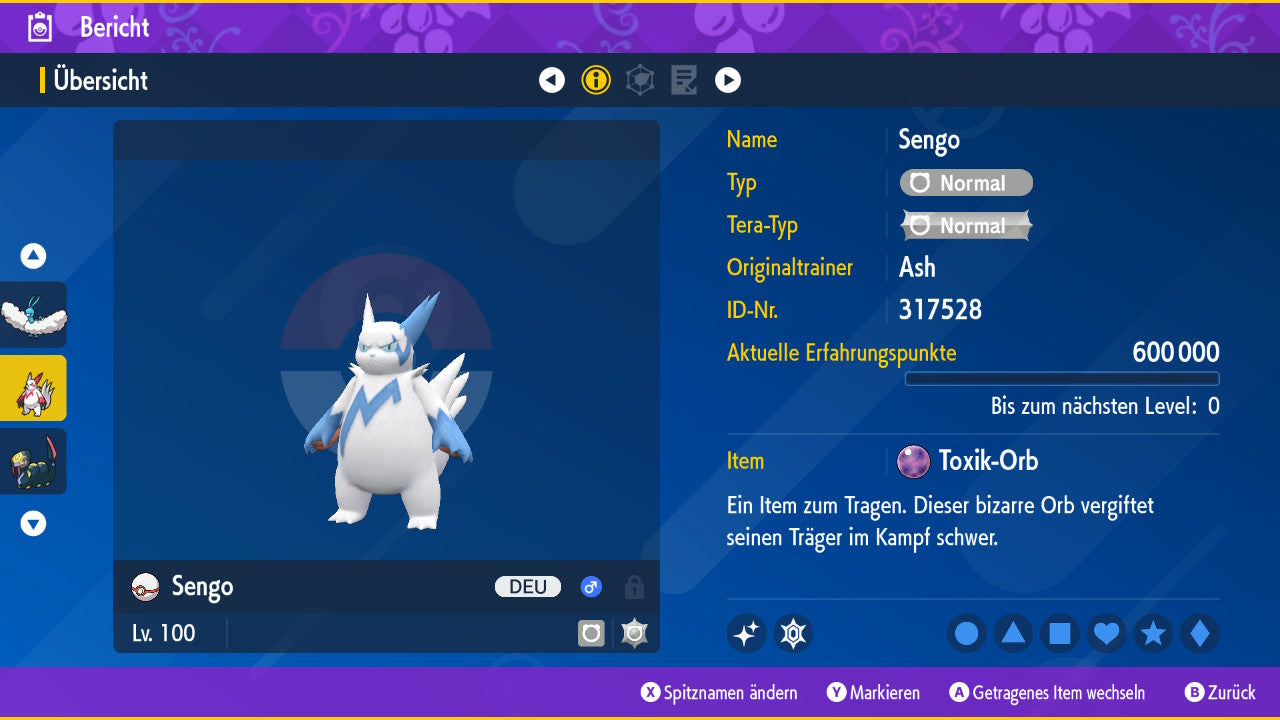Go to the next summary page arrow
1280x720 pixels.
tap(728, 80)
